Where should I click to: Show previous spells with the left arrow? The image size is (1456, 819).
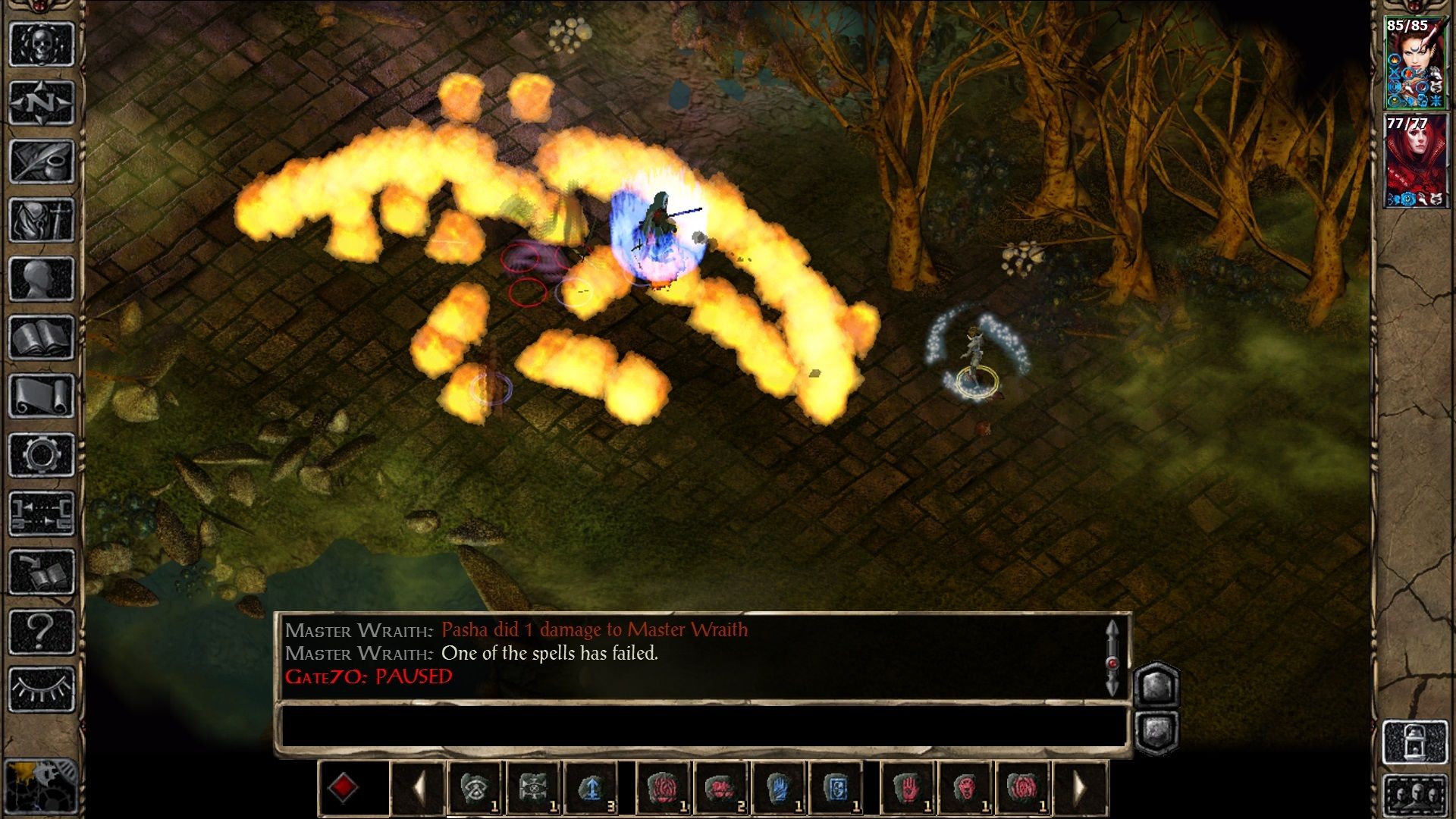418,788
